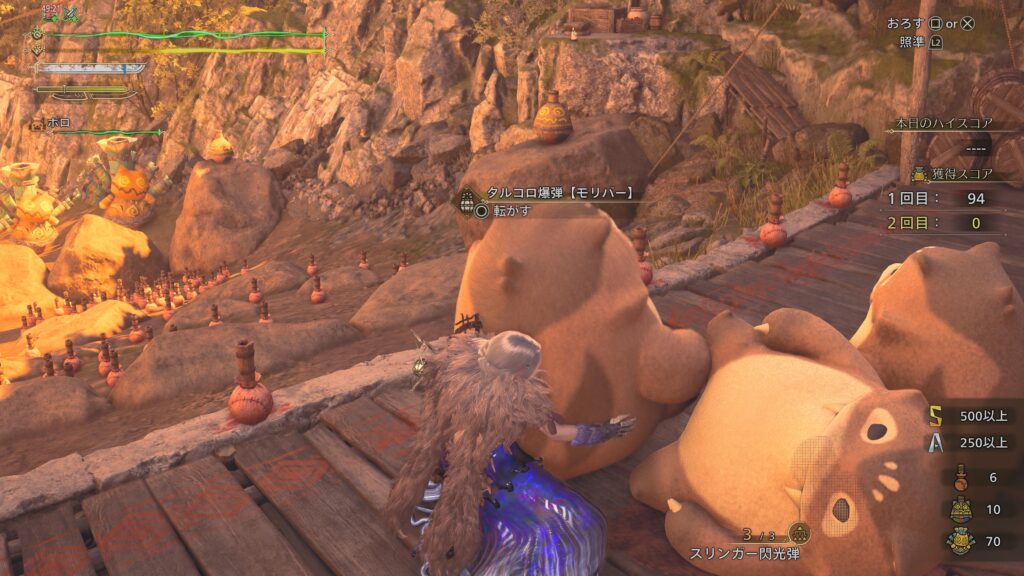The image size is (1024, 576).
Task: Select the 70-point golden pot target icon
Action: (961, 542)
